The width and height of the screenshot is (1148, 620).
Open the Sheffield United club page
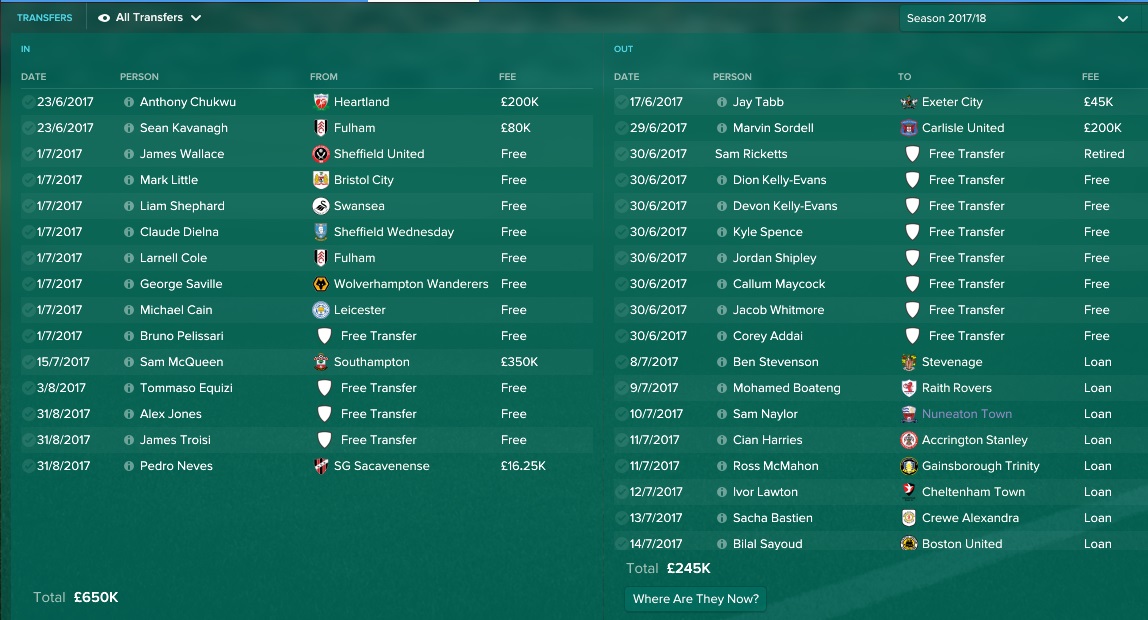click(378, 154)
